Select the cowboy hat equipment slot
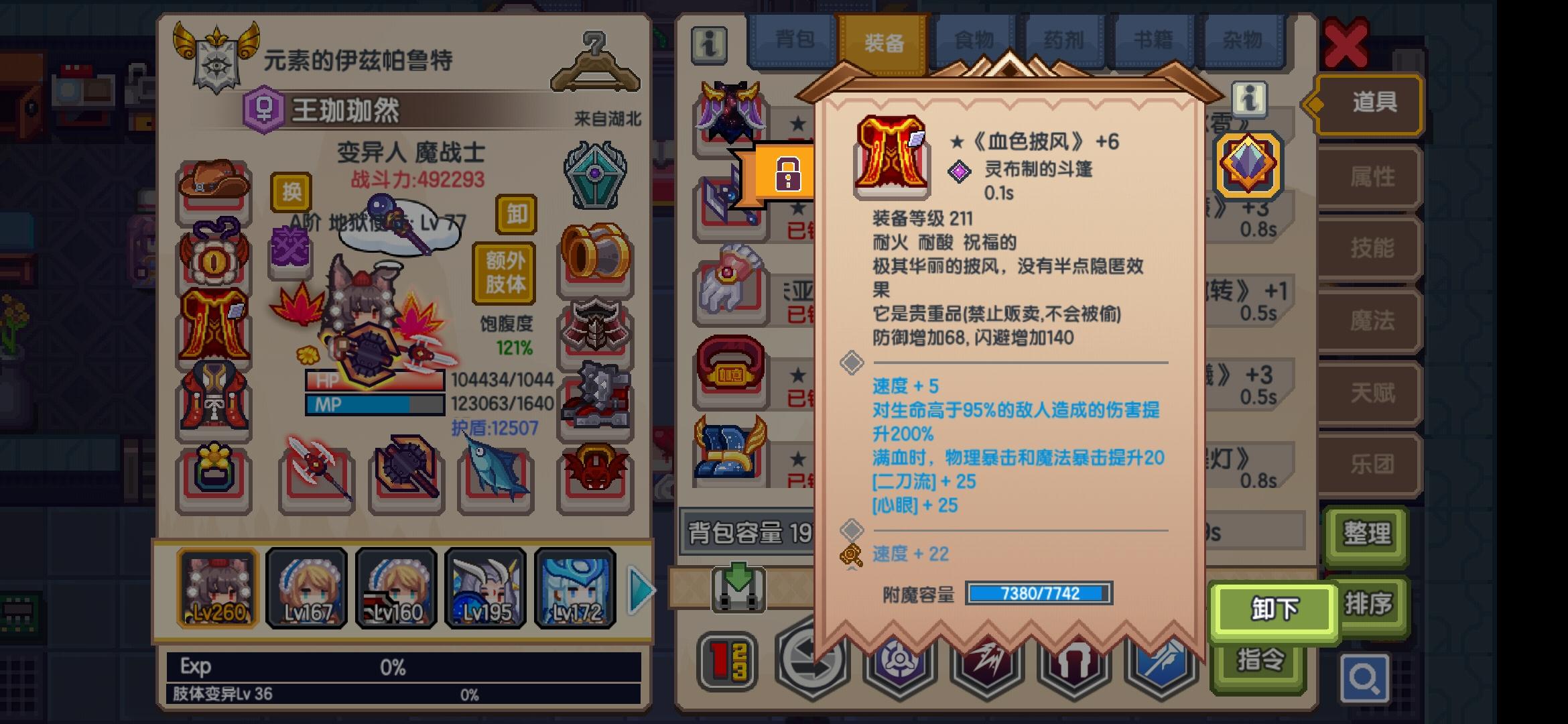 (x=213, y=186)
